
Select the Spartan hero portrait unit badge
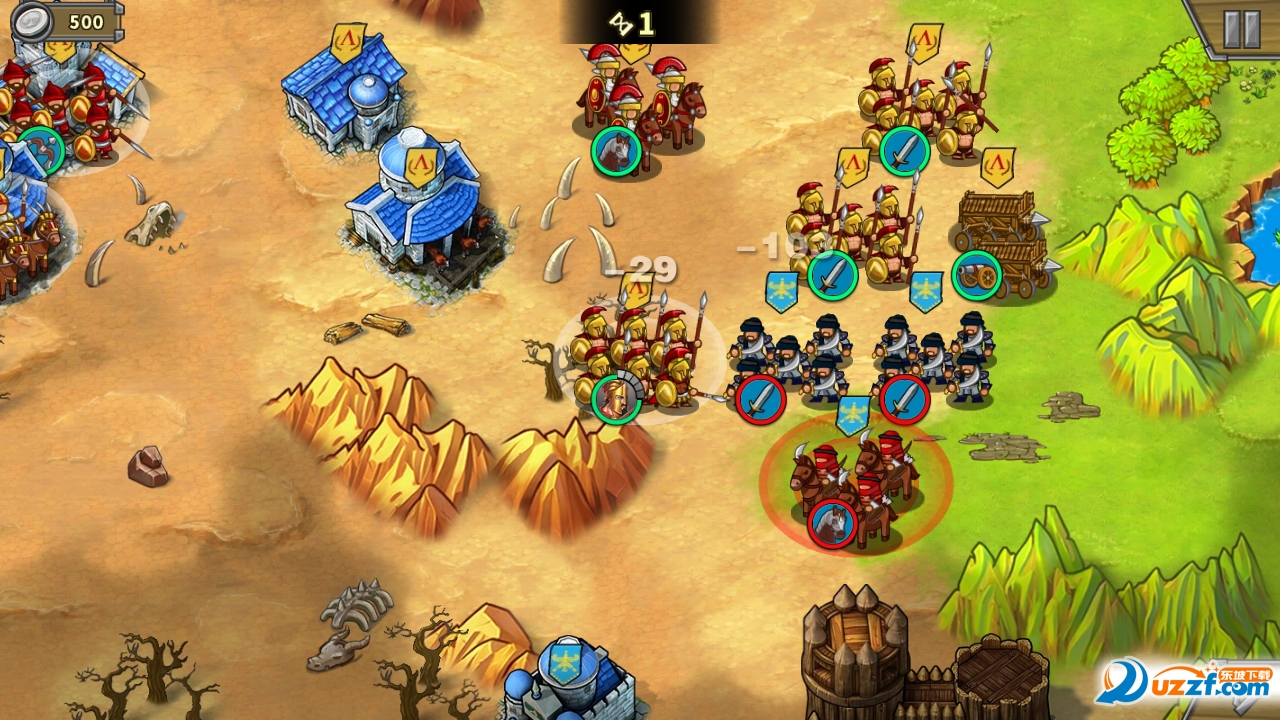point(616,399)
